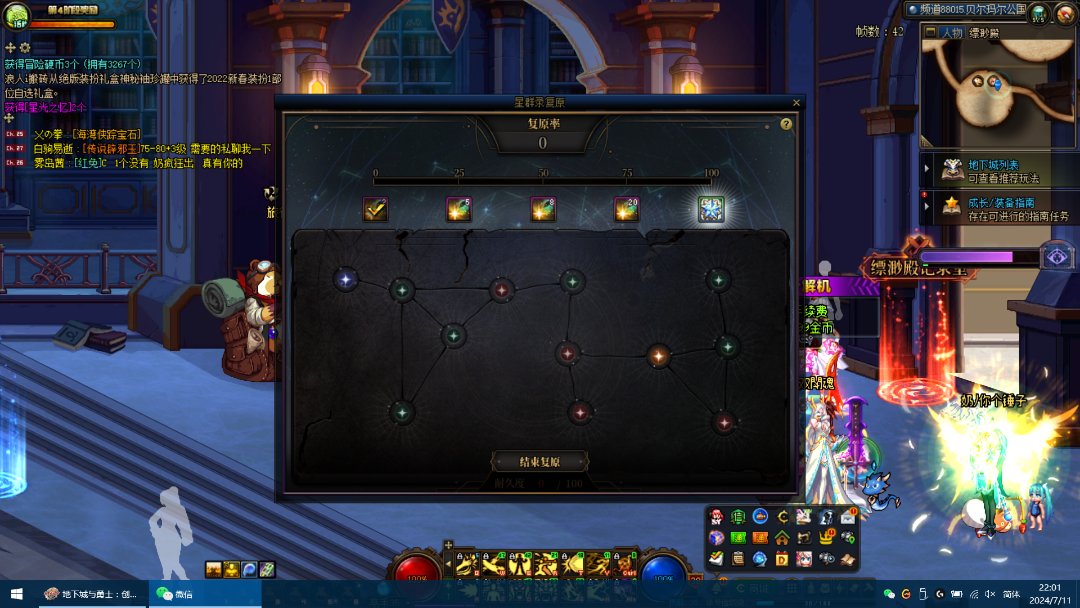Open the yellow question mark help
Image resolution: width=1080 pixels, height=608 pixels.
786,124
